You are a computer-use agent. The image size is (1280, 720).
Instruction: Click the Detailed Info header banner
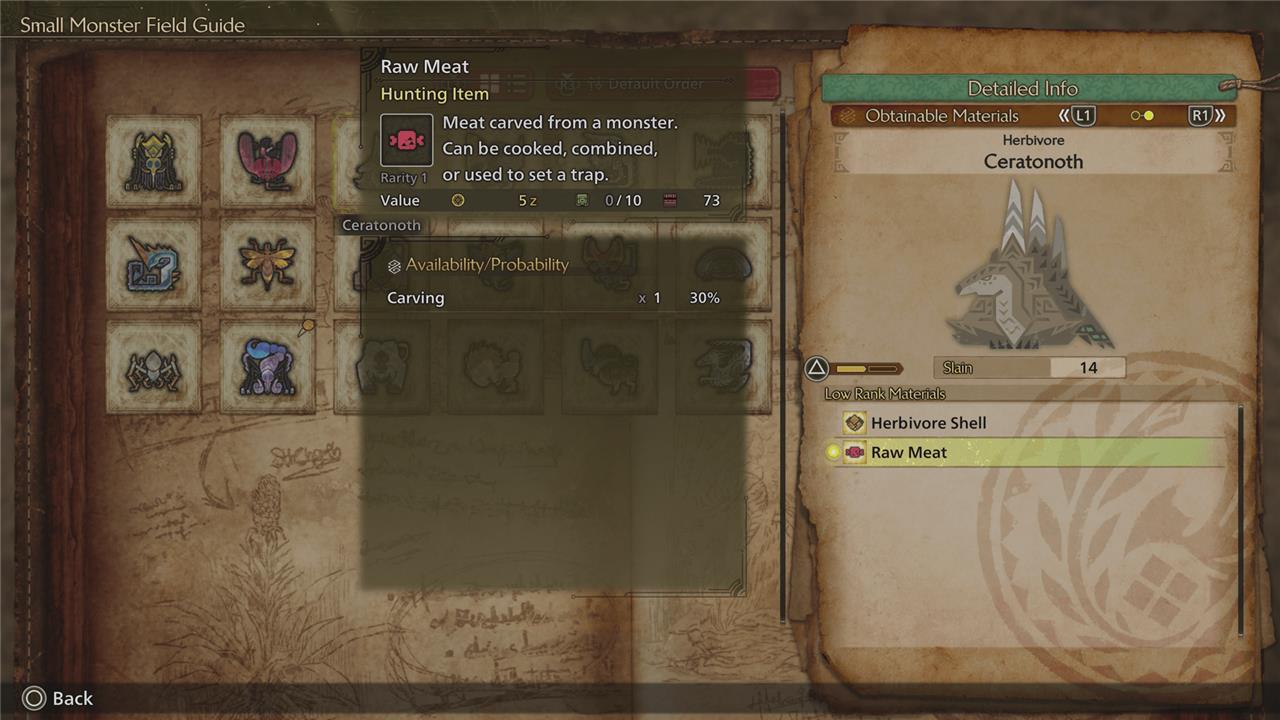pyautogui.click(x=1022, y=88)
